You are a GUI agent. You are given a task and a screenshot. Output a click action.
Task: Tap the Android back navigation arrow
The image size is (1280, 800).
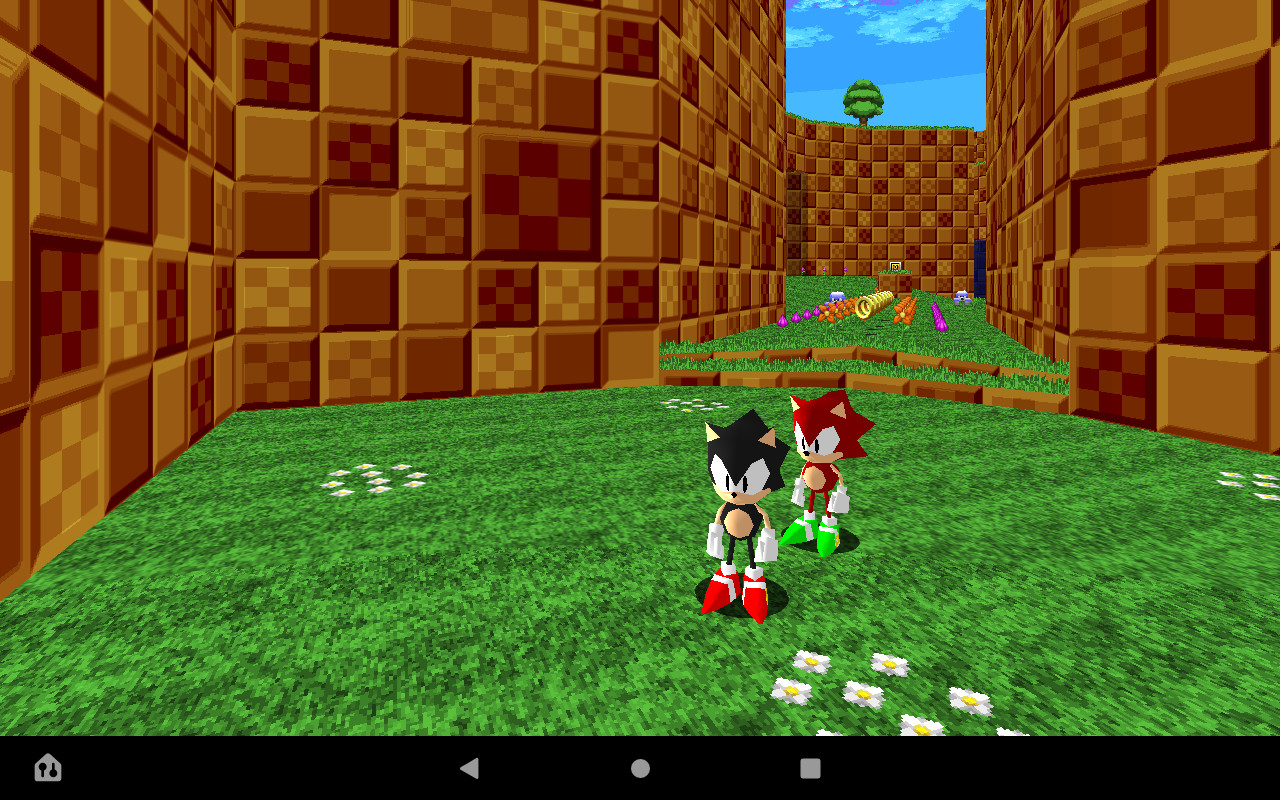pyautogui.click(x=470, y=769)
